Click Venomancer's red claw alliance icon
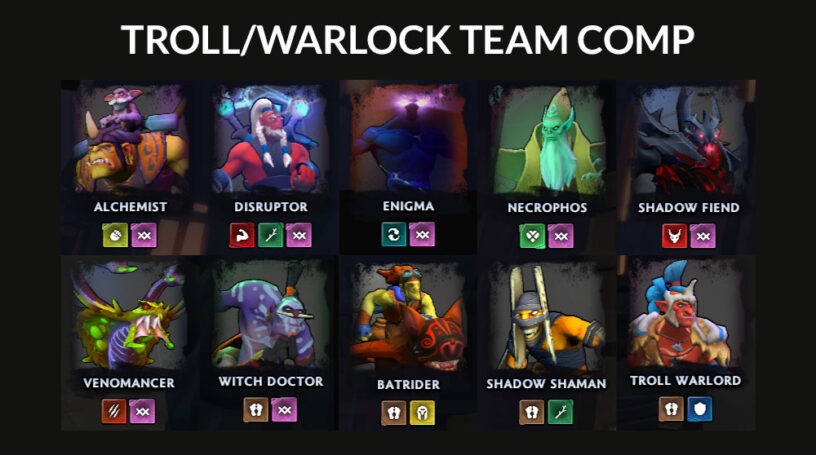 pyautogui.click(x=113, y=410)
